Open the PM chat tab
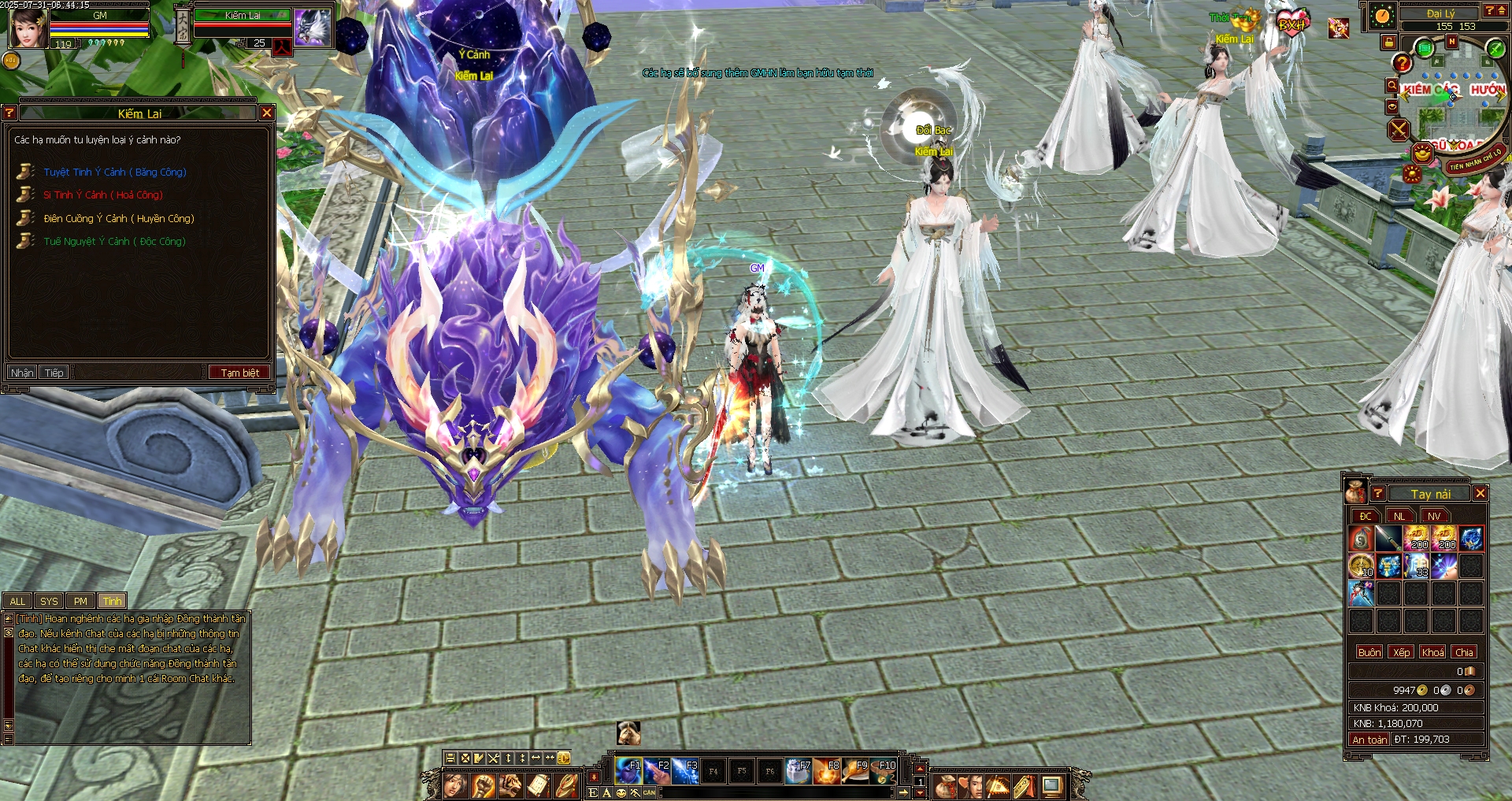Image resolution: width=1512 pixels, height=801 pixels. (x=80, y=601)
